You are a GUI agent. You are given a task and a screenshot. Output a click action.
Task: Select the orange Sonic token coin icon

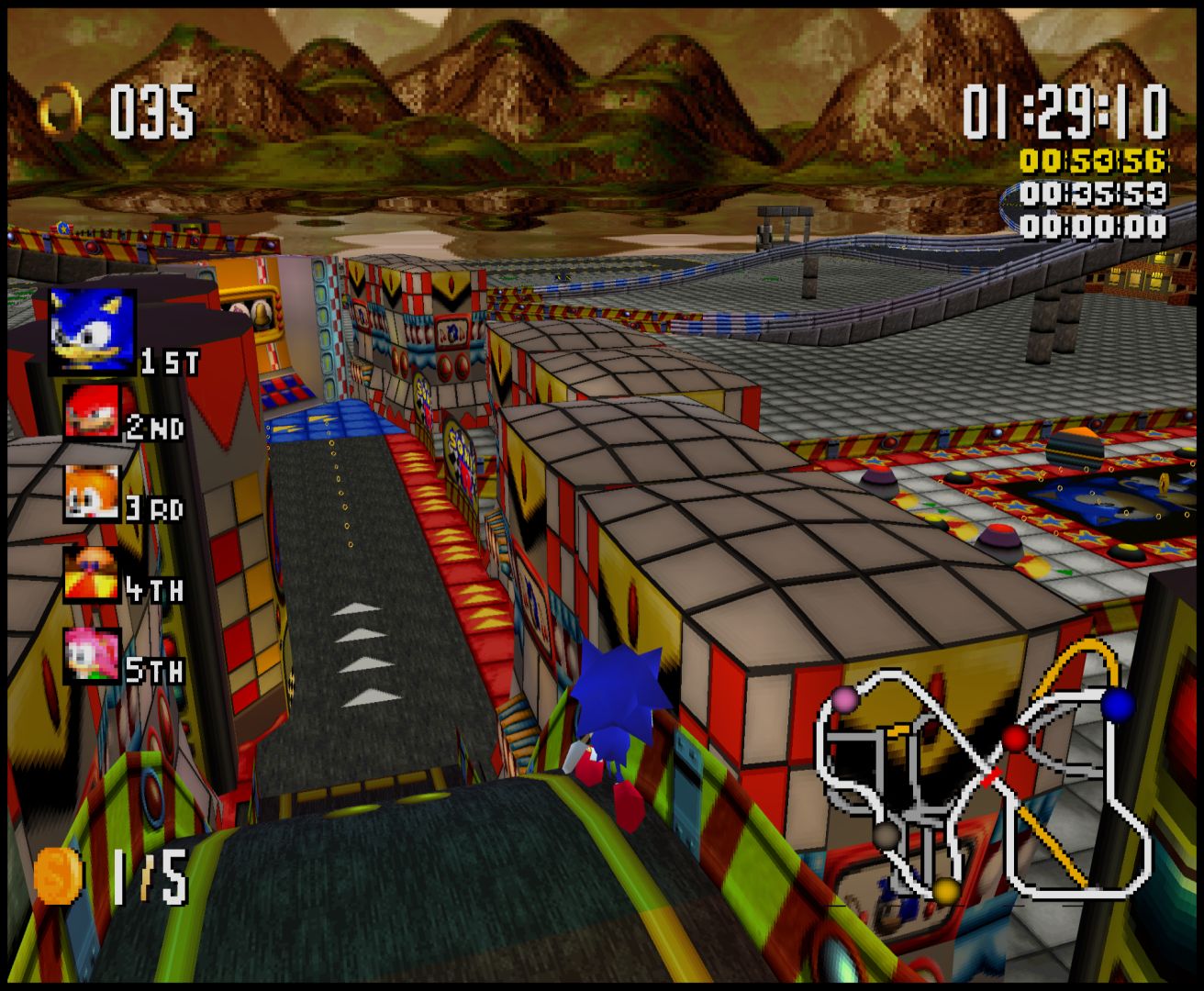[57, 875]
